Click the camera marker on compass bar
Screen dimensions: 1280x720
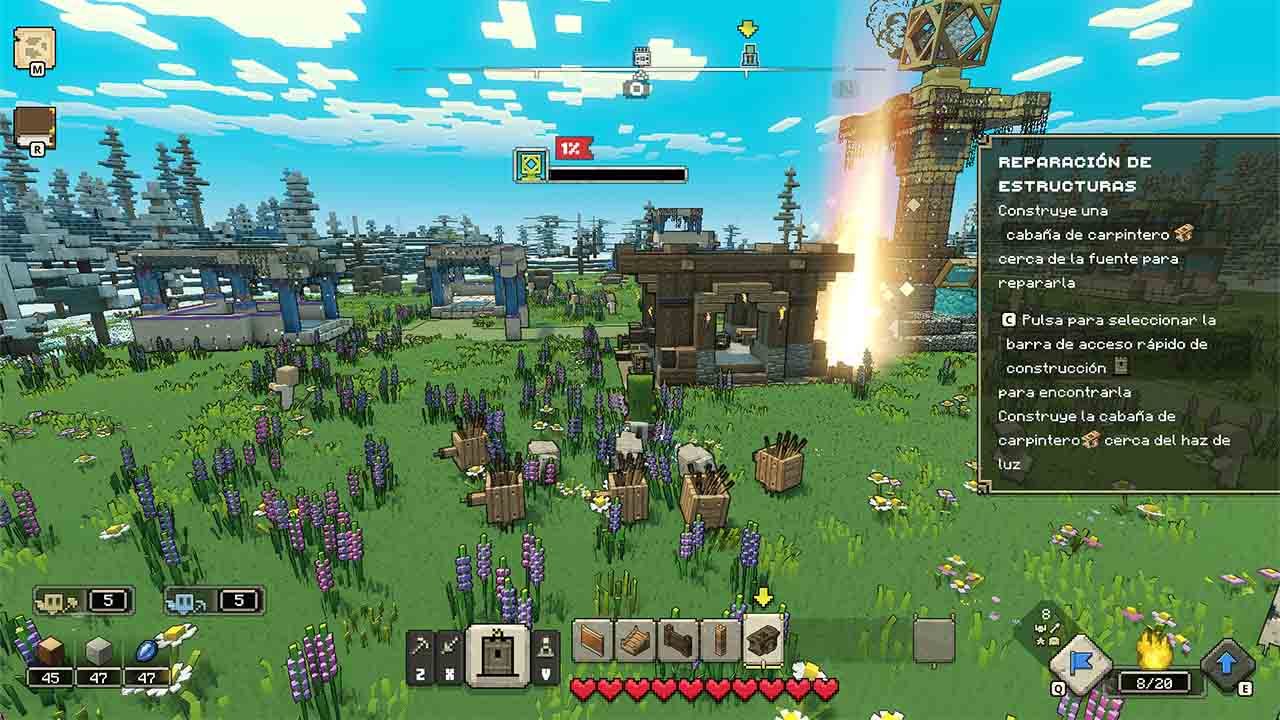click(636, 88)
